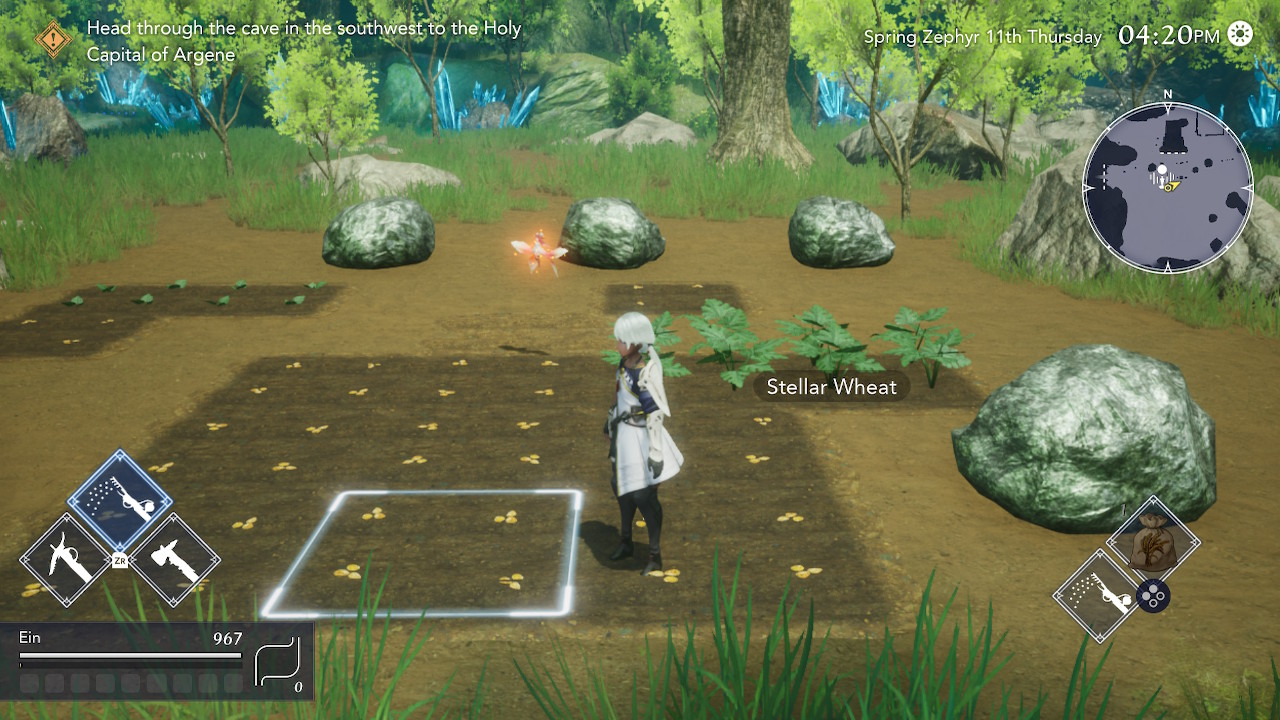This screenshot has height=720, width=1280.
Task: Open the circular minimap
Action: 1167,187
